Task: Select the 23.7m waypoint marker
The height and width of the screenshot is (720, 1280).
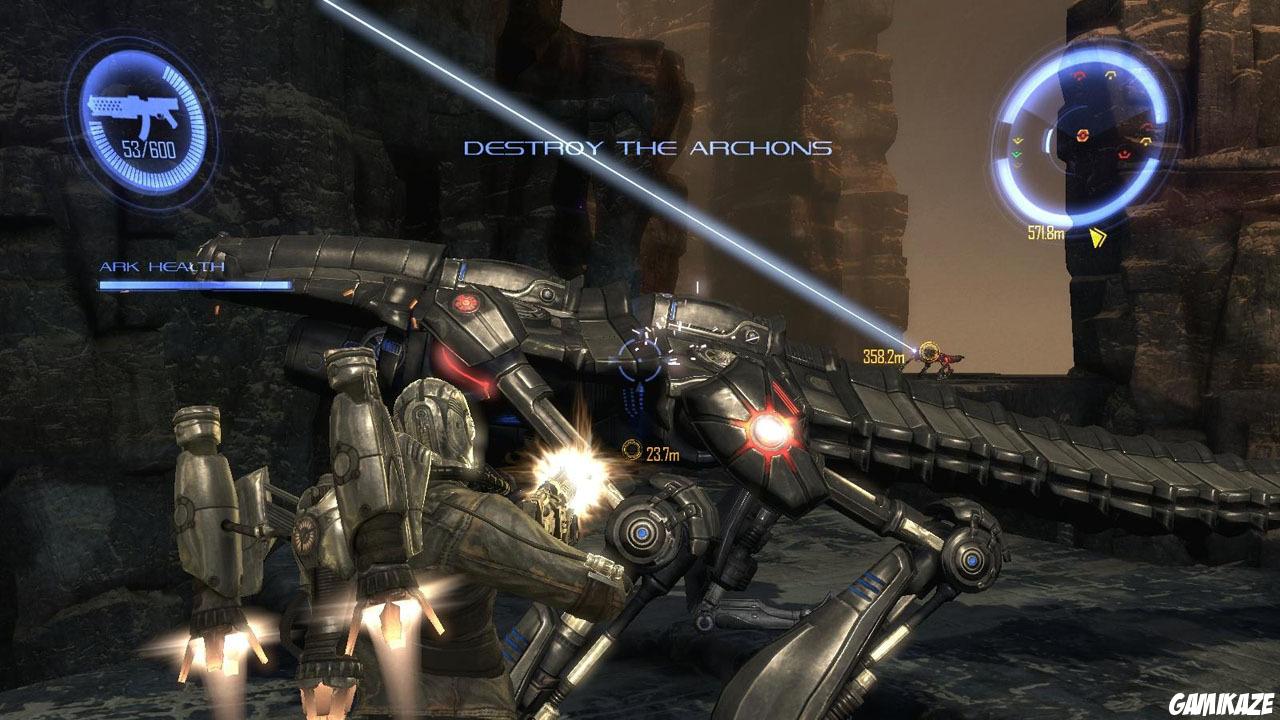Action: click(x=632, y=451)
